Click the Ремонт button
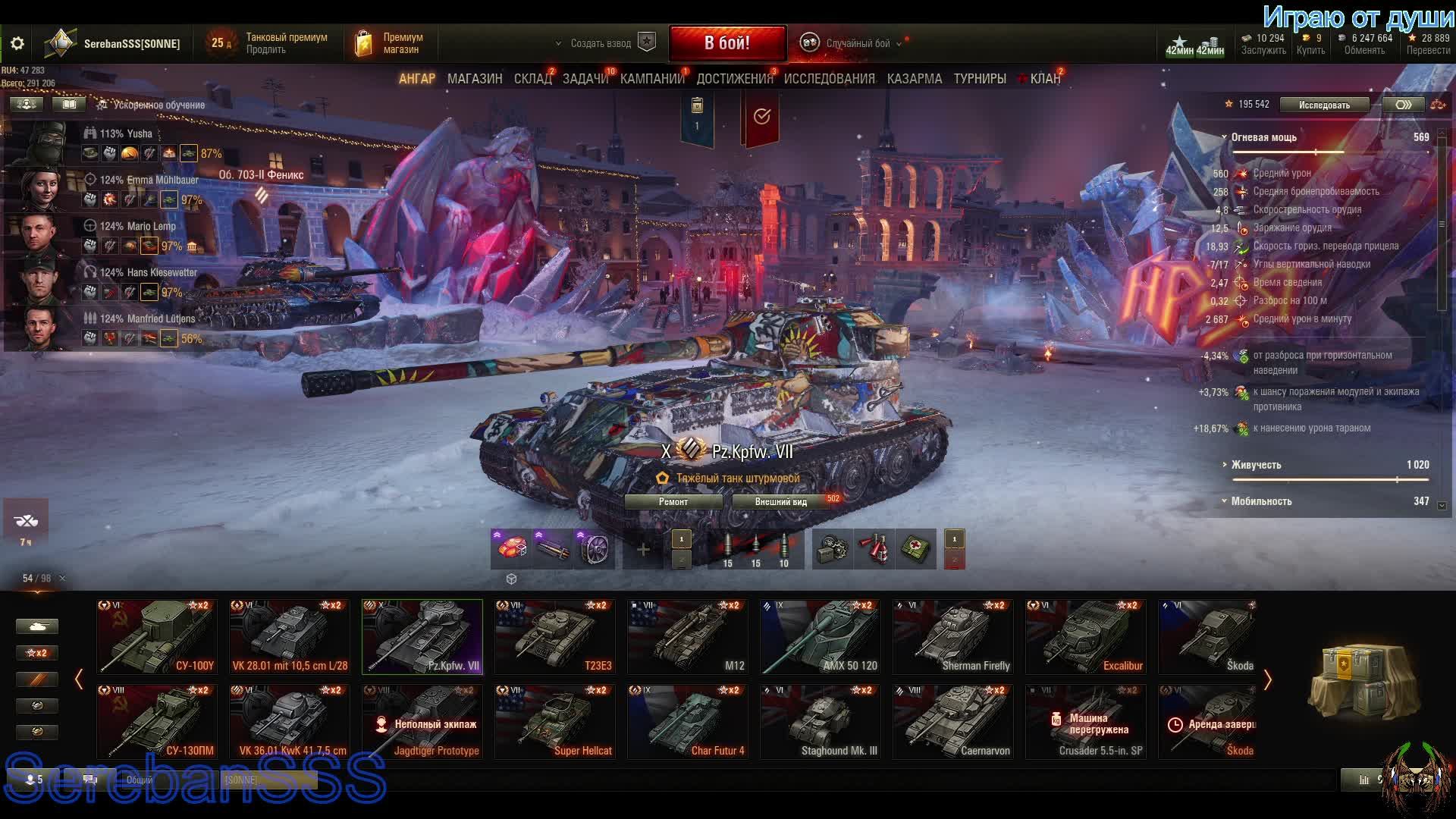Viewport: 1456px width, 819px height. pyautogui.click(x=673, y=502)
